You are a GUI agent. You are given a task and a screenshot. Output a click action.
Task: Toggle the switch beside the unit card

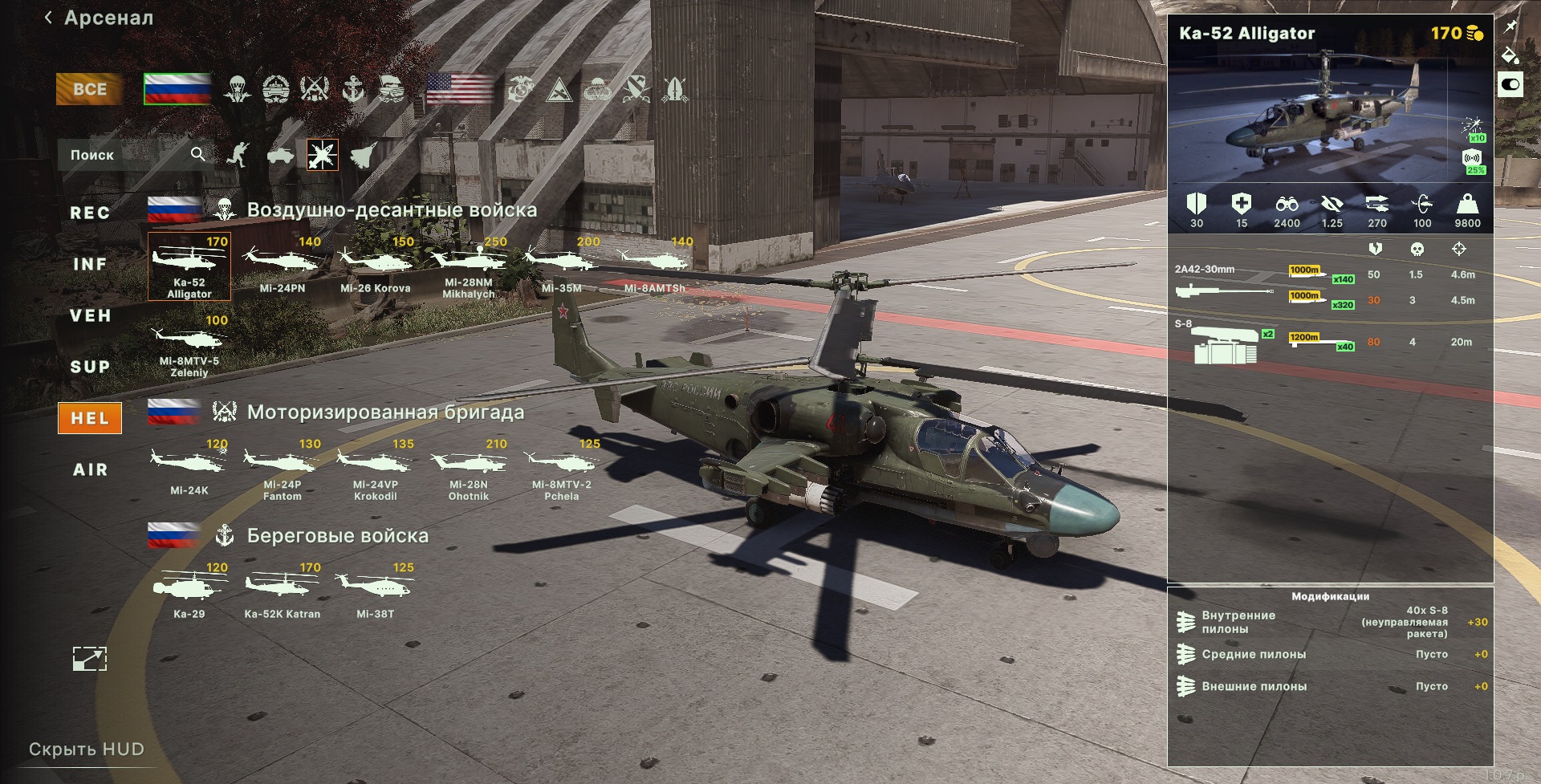click(1510, 84)
